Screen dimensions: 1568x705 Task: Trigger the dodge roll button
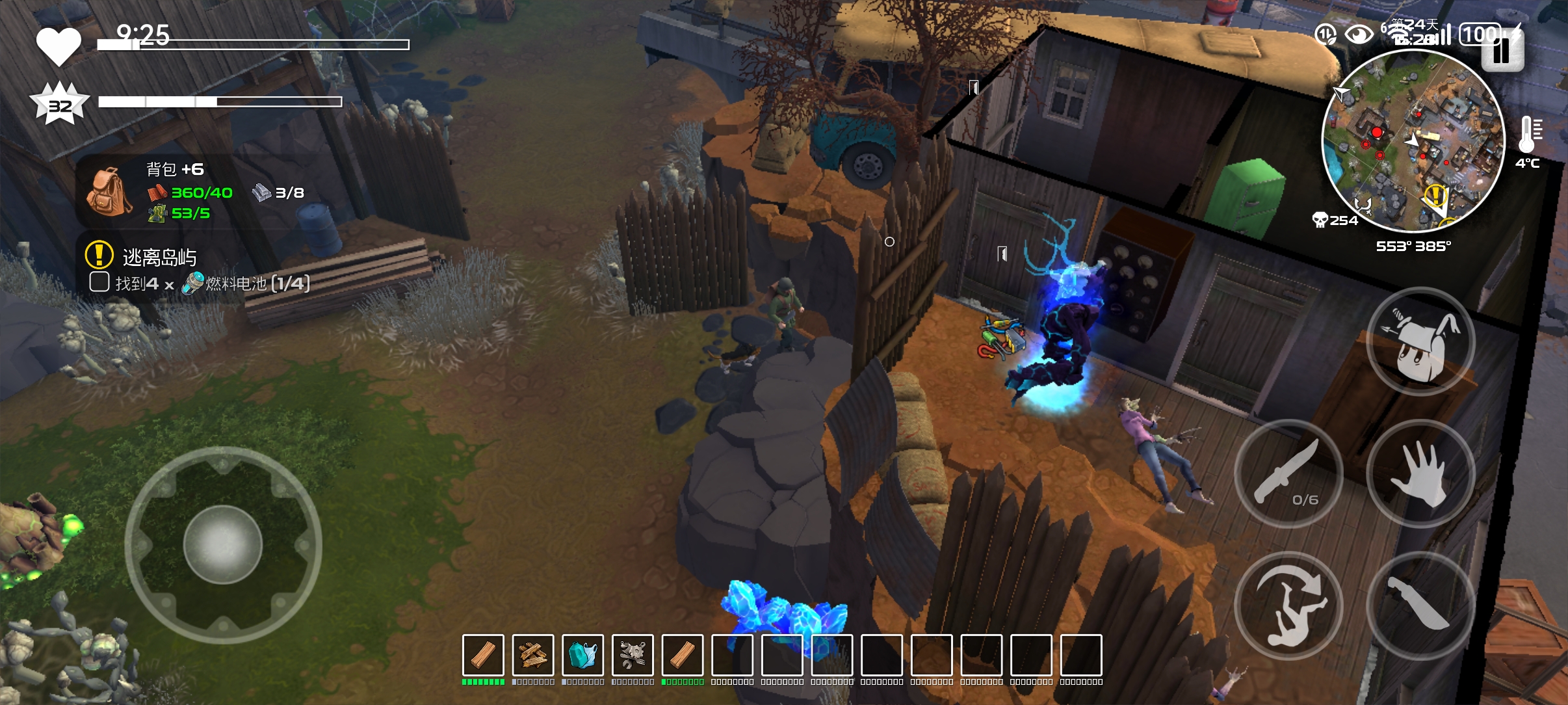click(x=1288, y=606)
